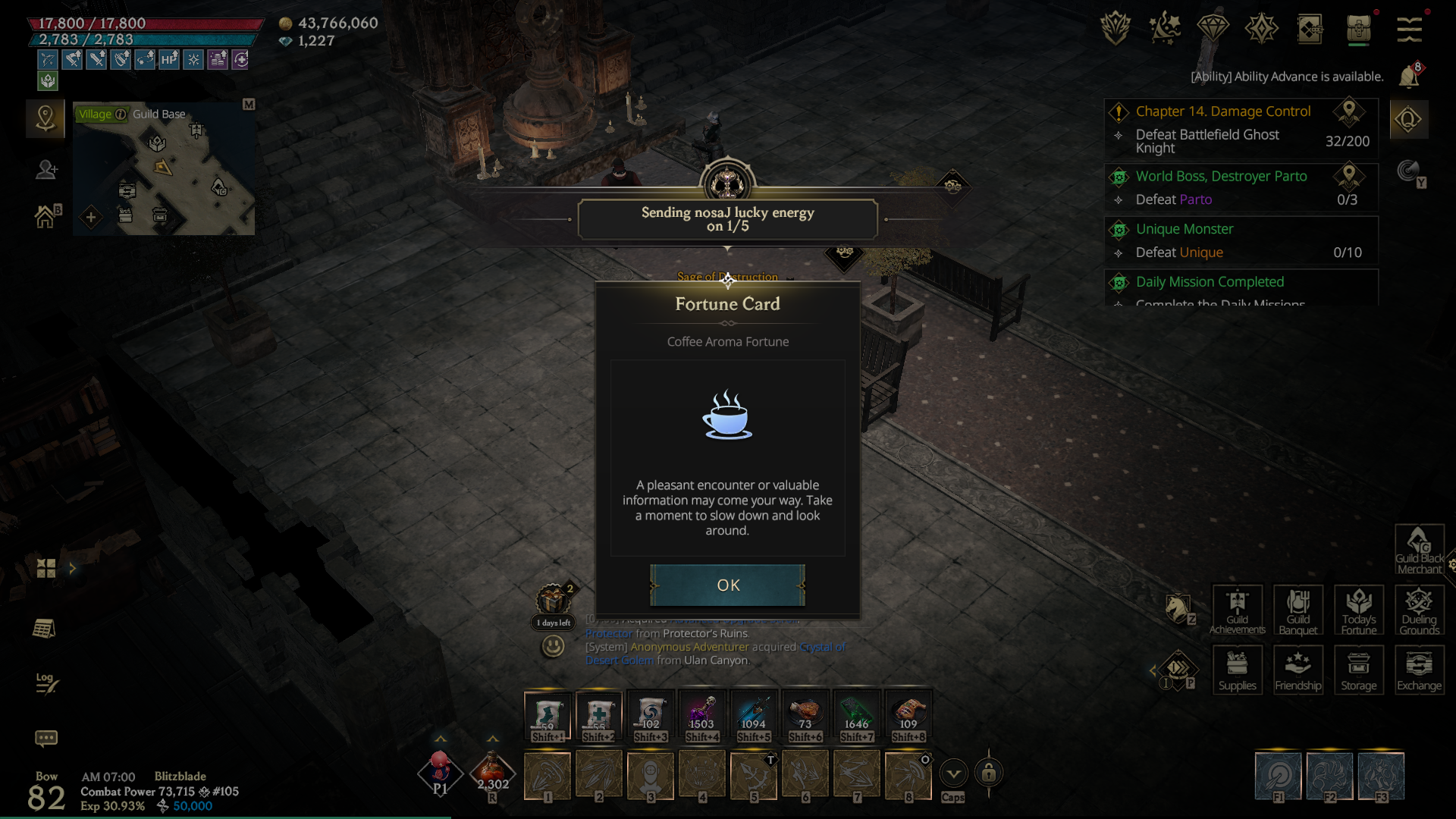1456x819 pixels.
Task: Open the chat bubble window
Action: [x=45, y=738]
